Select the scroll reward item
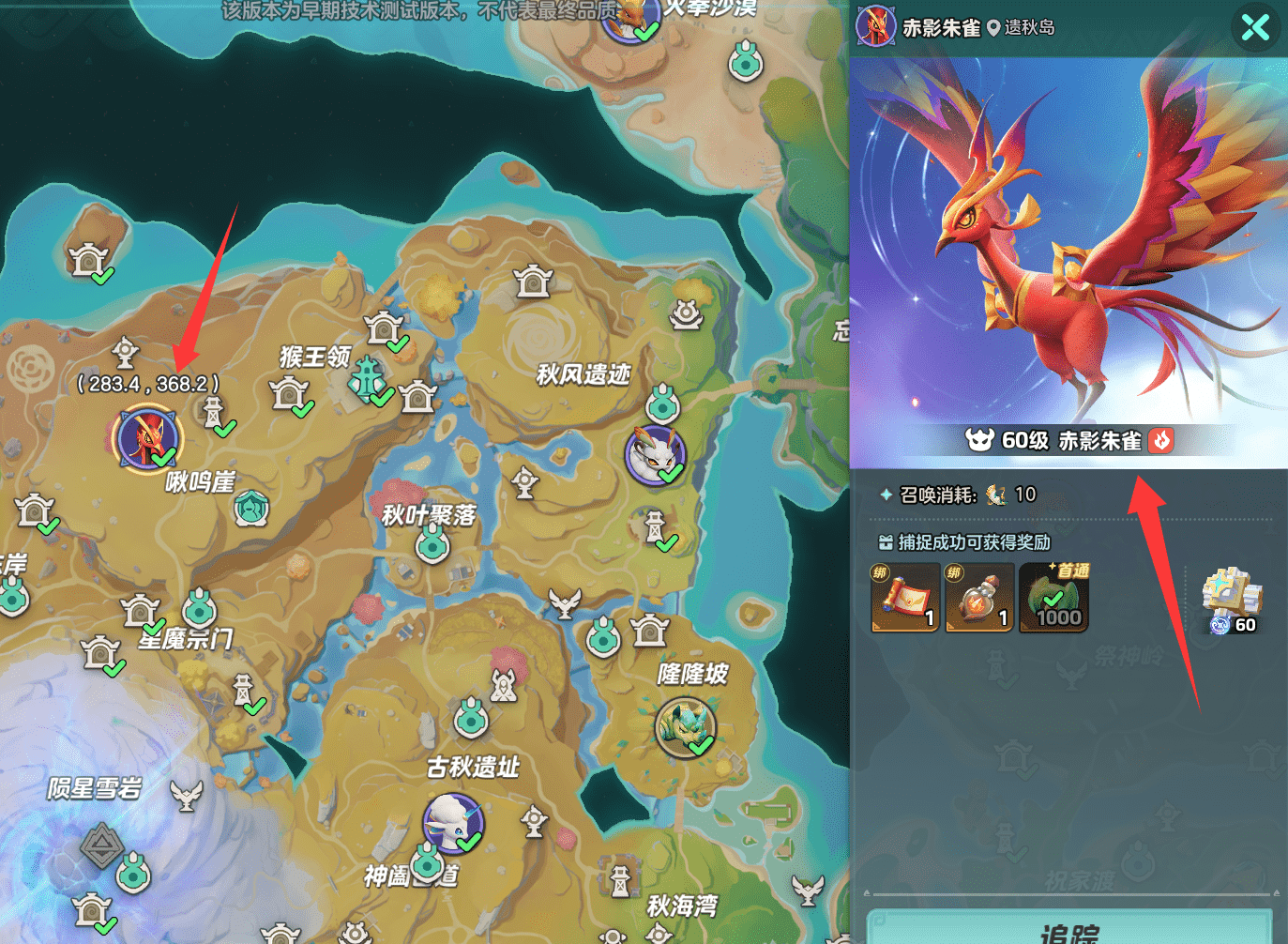The height and width of the screenshot is (944, 1288). click(905, 598)
